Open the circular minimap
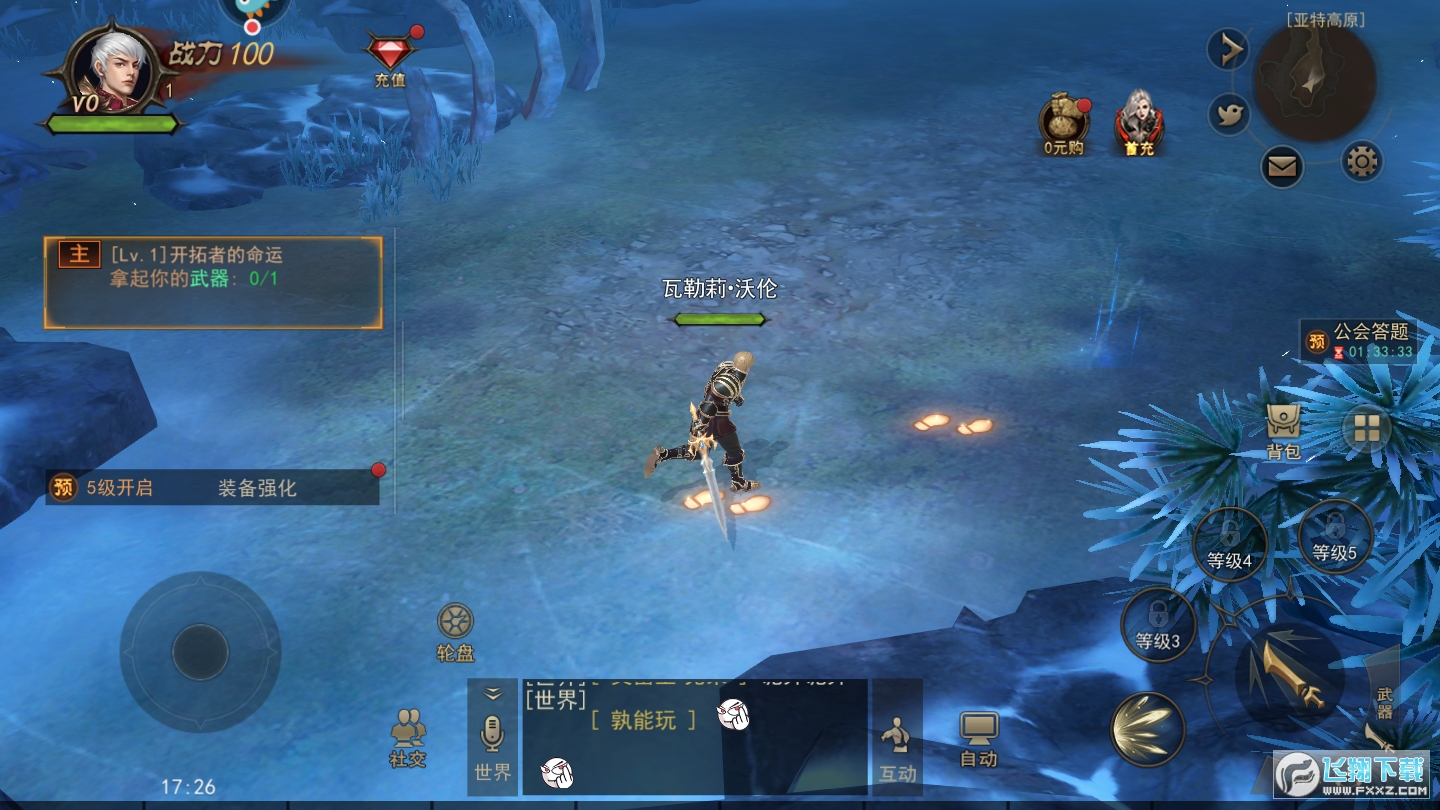1440x810 pixels. point(1314,82)
